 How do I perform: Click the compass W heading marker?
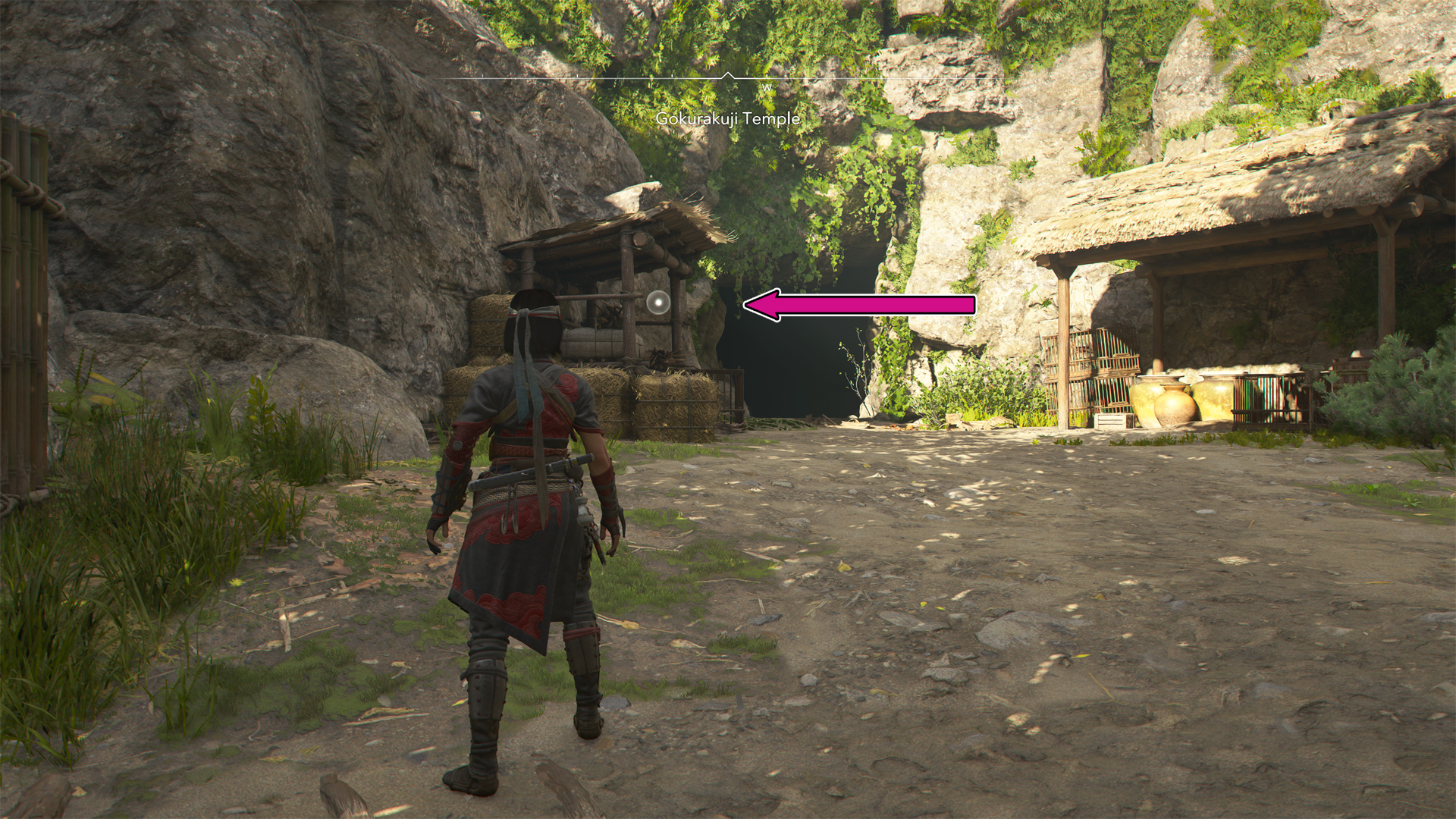(767, 88)
